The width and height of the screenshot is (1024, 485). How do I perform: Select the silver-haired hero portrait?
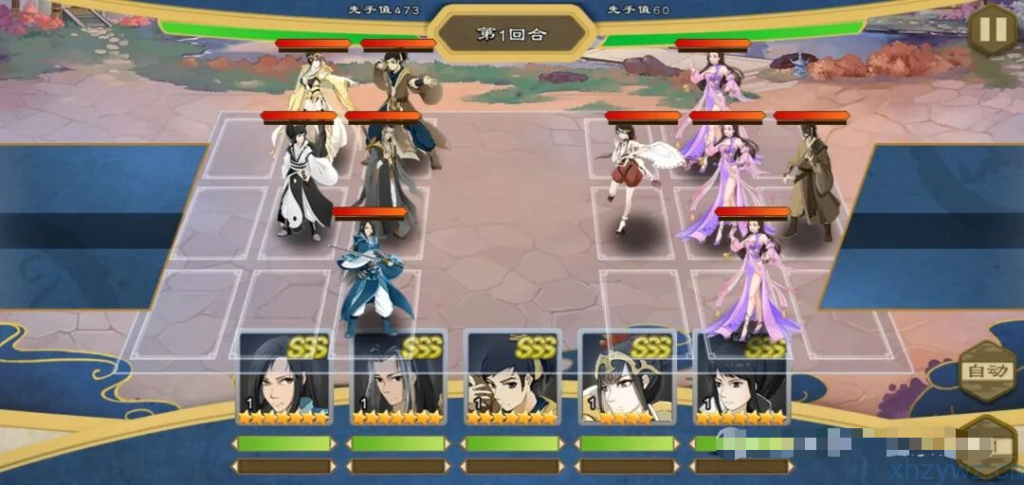click(398, 379)
